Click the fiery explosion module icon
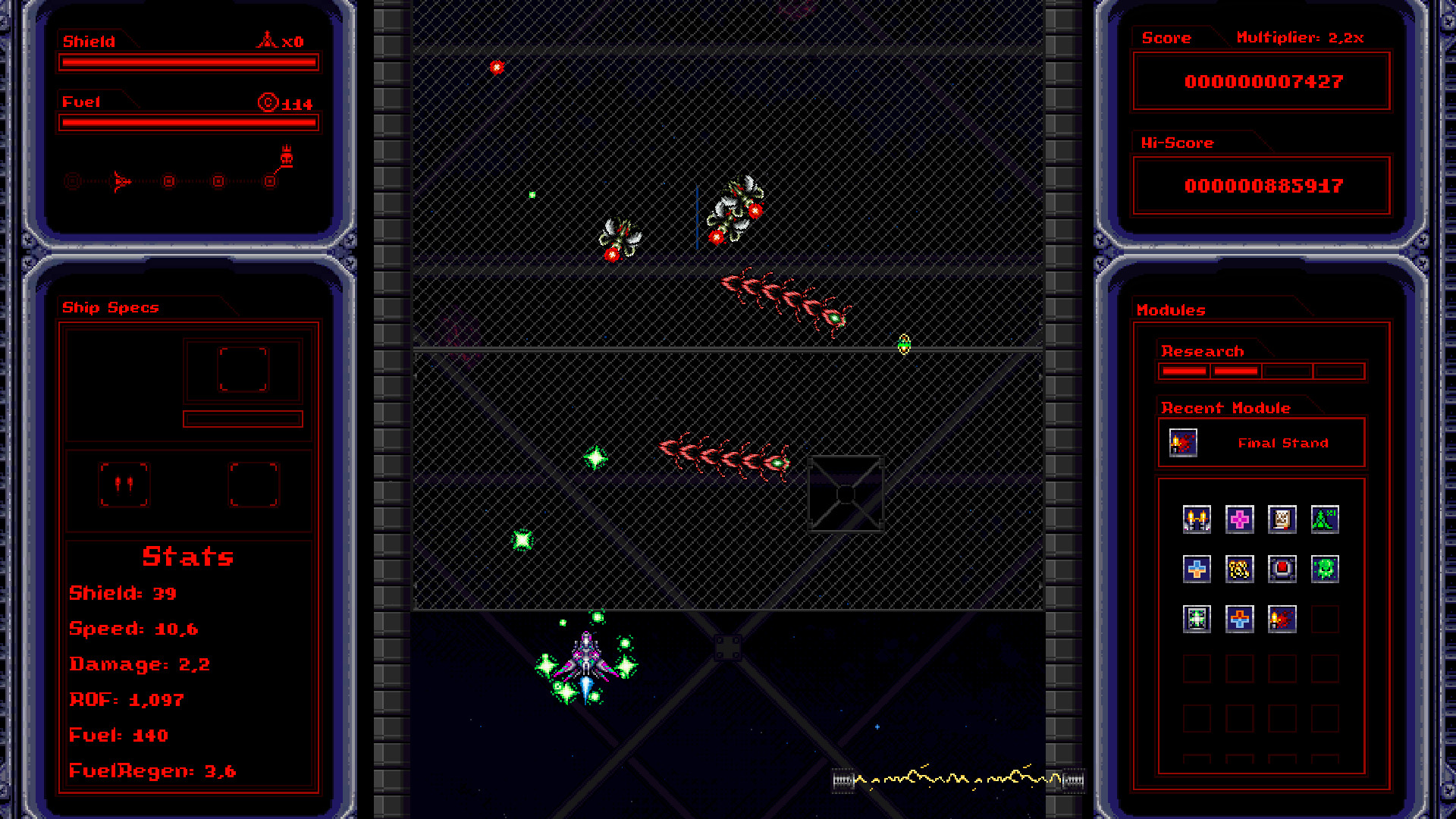The height and width of the screenshot is (819, 1456). 1282,619
